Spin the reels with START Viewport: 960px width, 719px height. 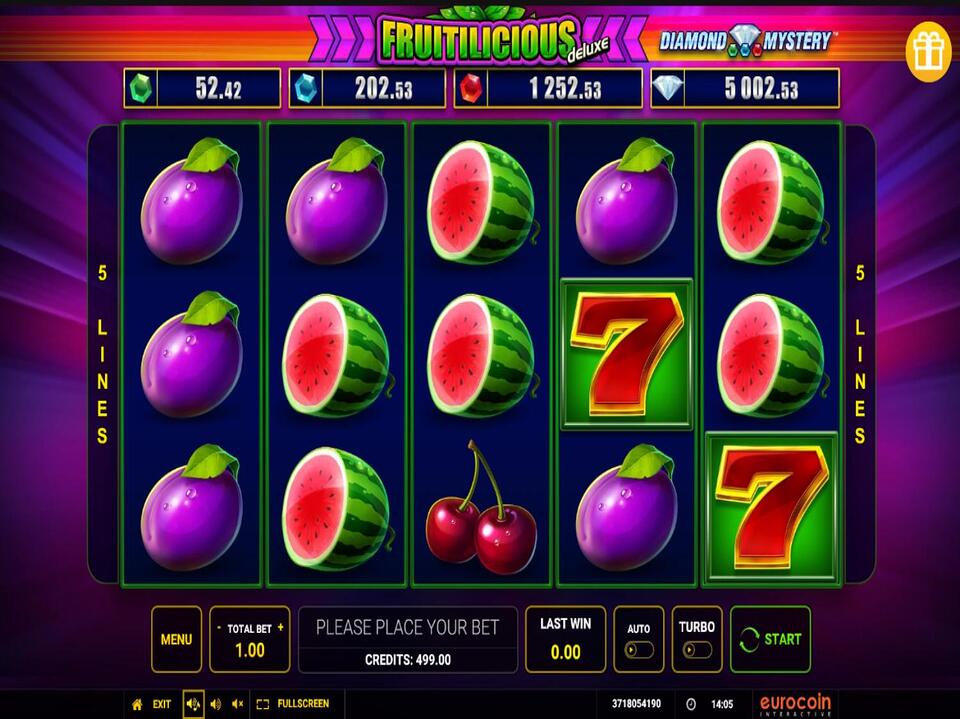pos(770,639)
